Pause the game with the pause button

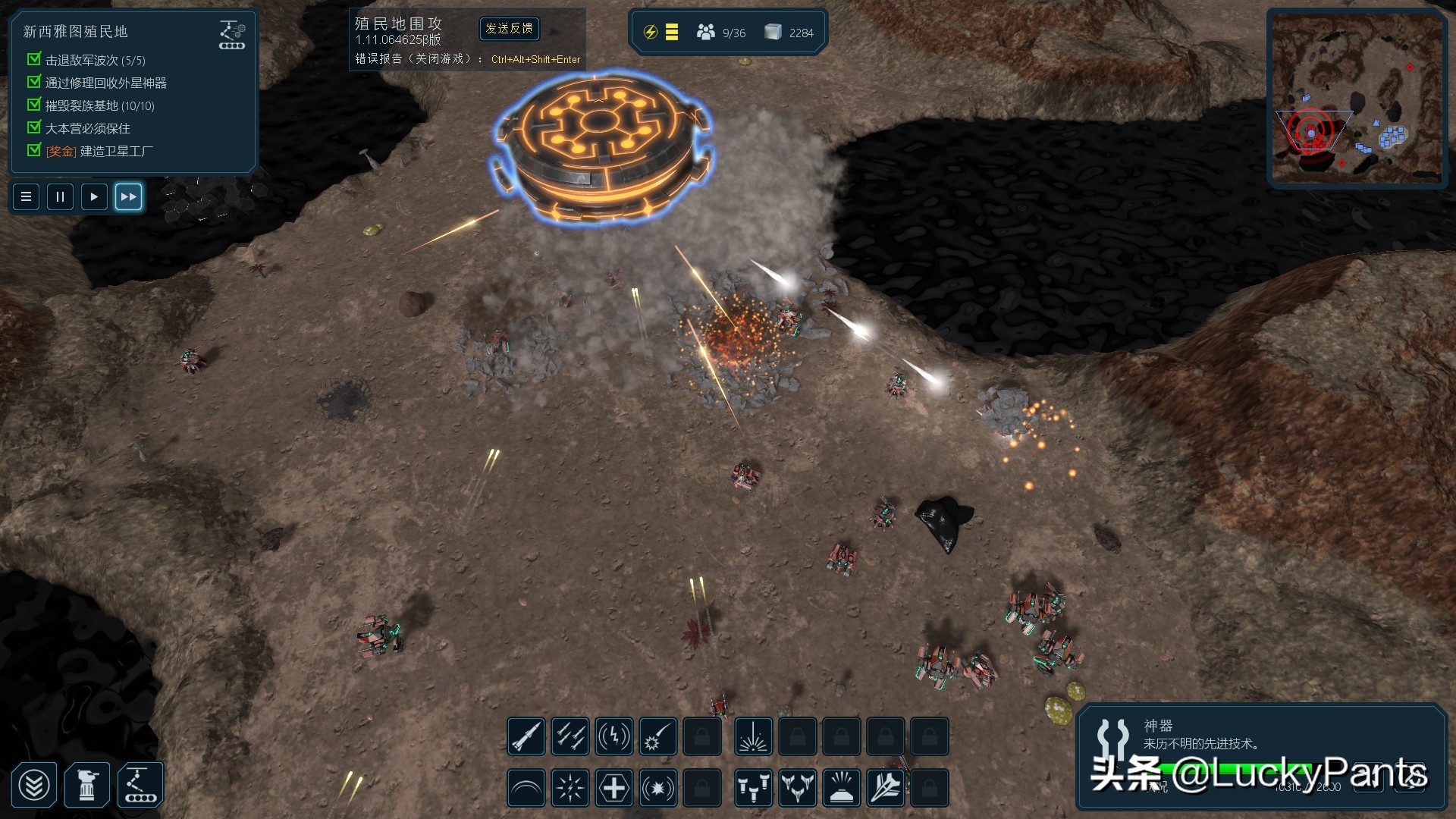pyautogui.click(x=60, y=197)
